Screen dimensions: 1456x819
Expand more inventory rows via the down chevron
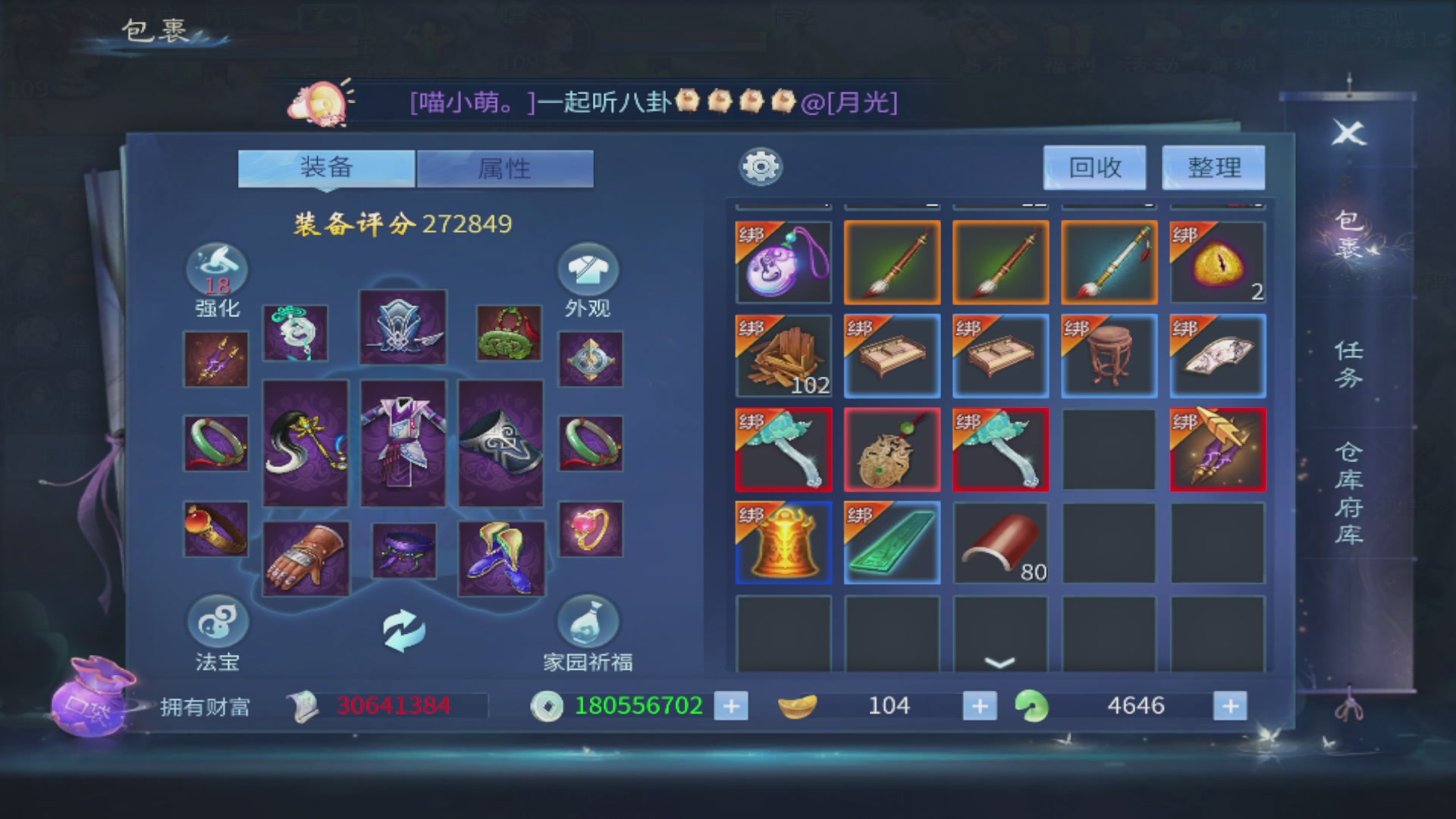(x=1000, y=664)
